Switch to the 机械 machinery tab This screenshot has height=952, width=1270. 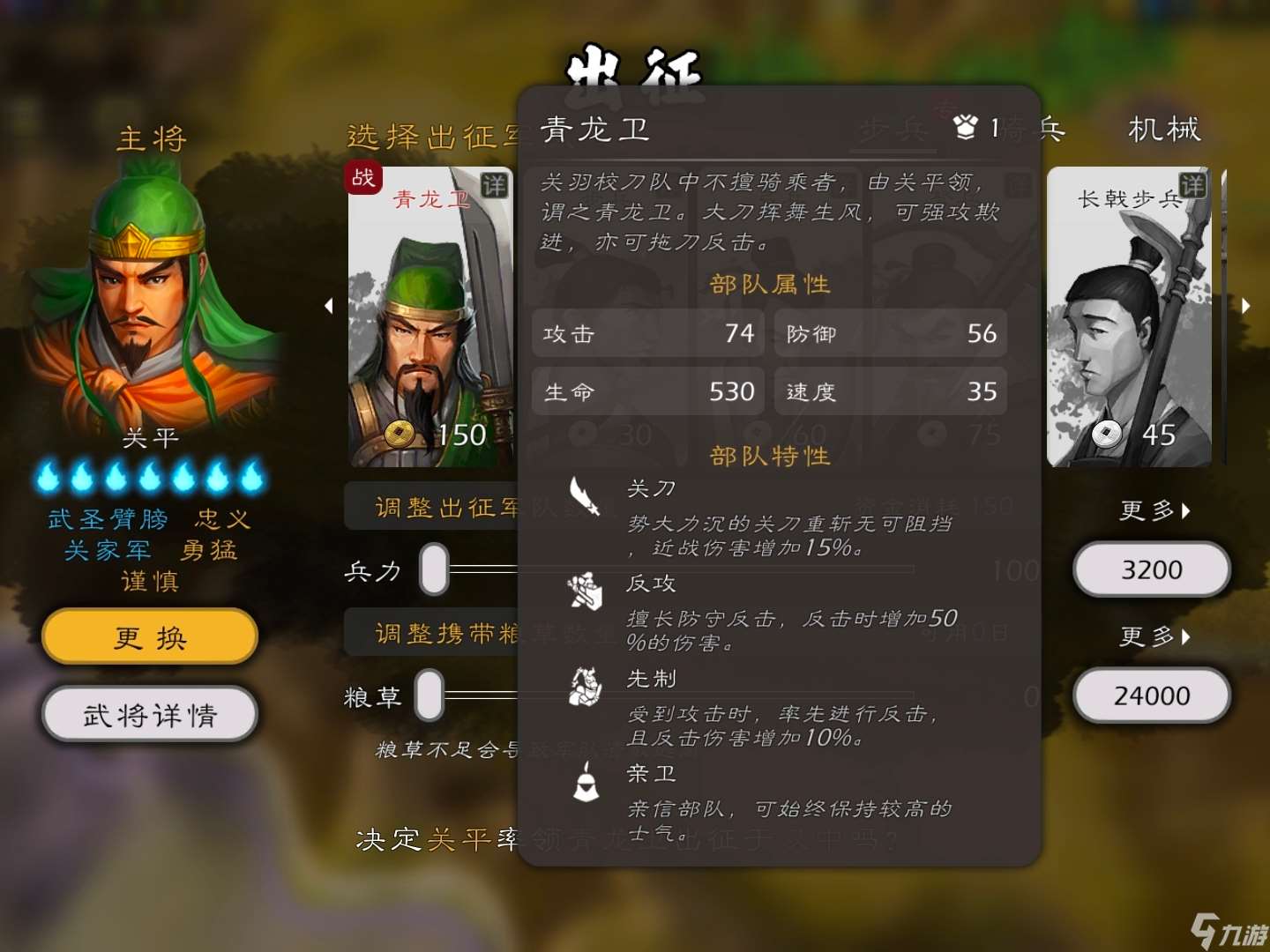point(1163,130)
